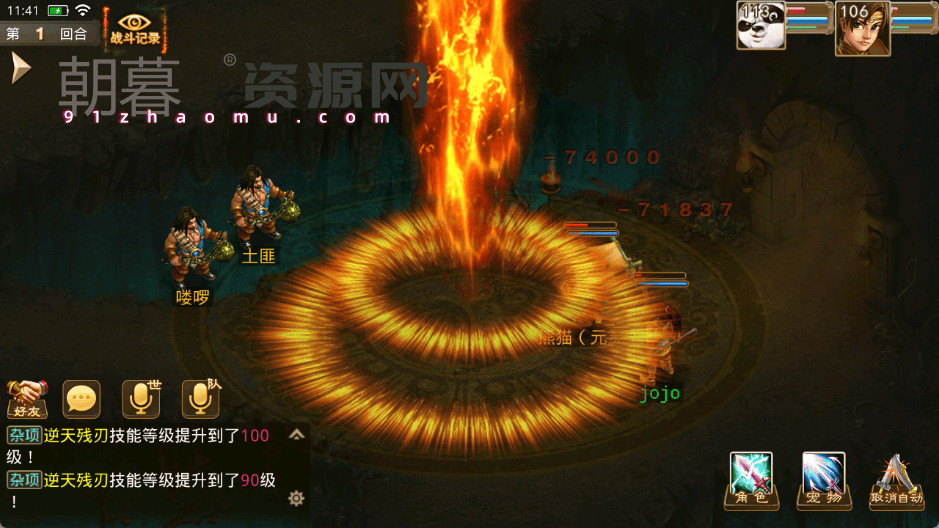The height and width of the screenshot is (528, 939).
Task: Open the 宠物 pet button
Action: (823, 480)
